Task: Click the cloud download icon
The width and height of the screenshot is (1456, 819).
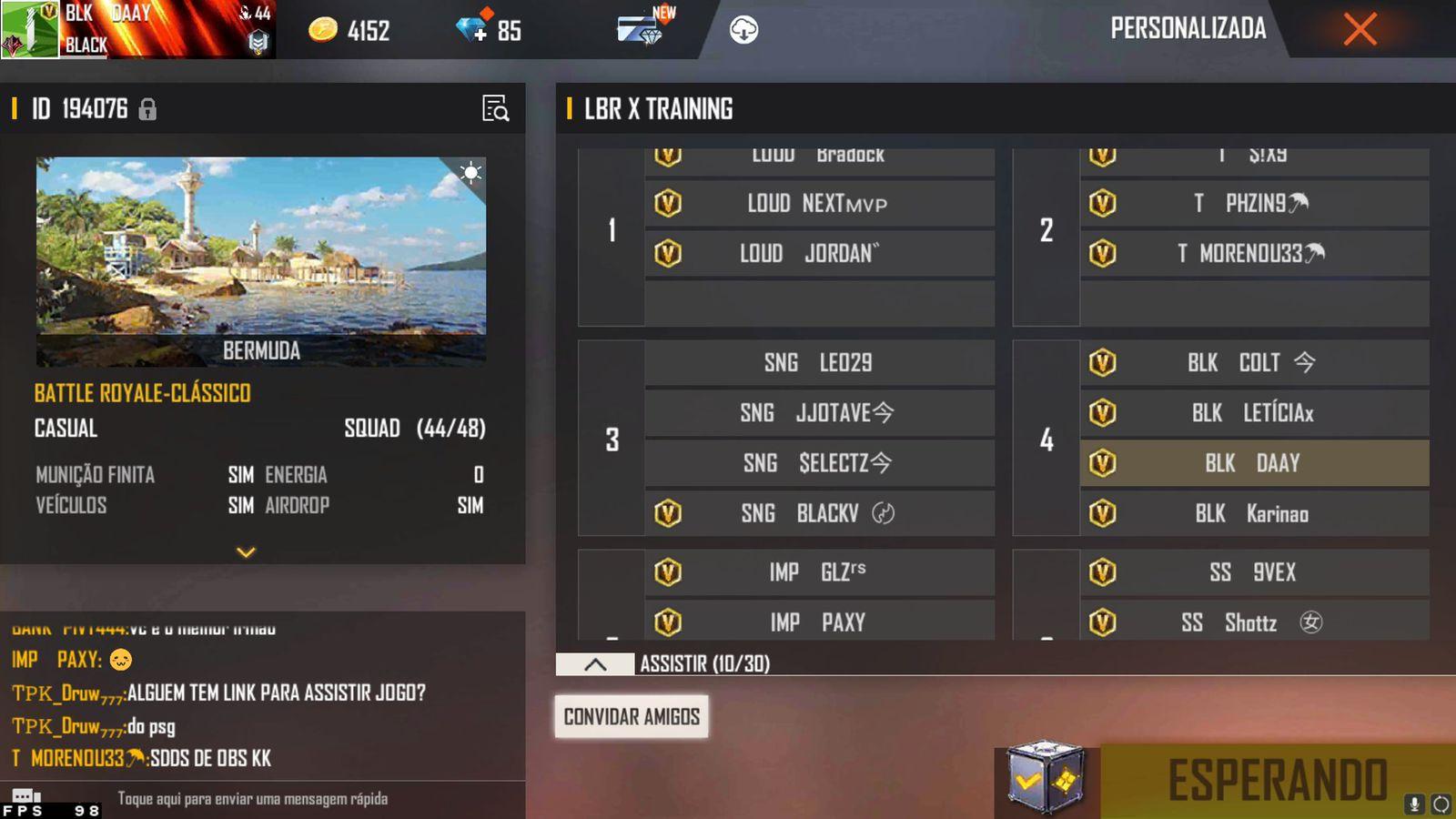Action: click(743, 30)
